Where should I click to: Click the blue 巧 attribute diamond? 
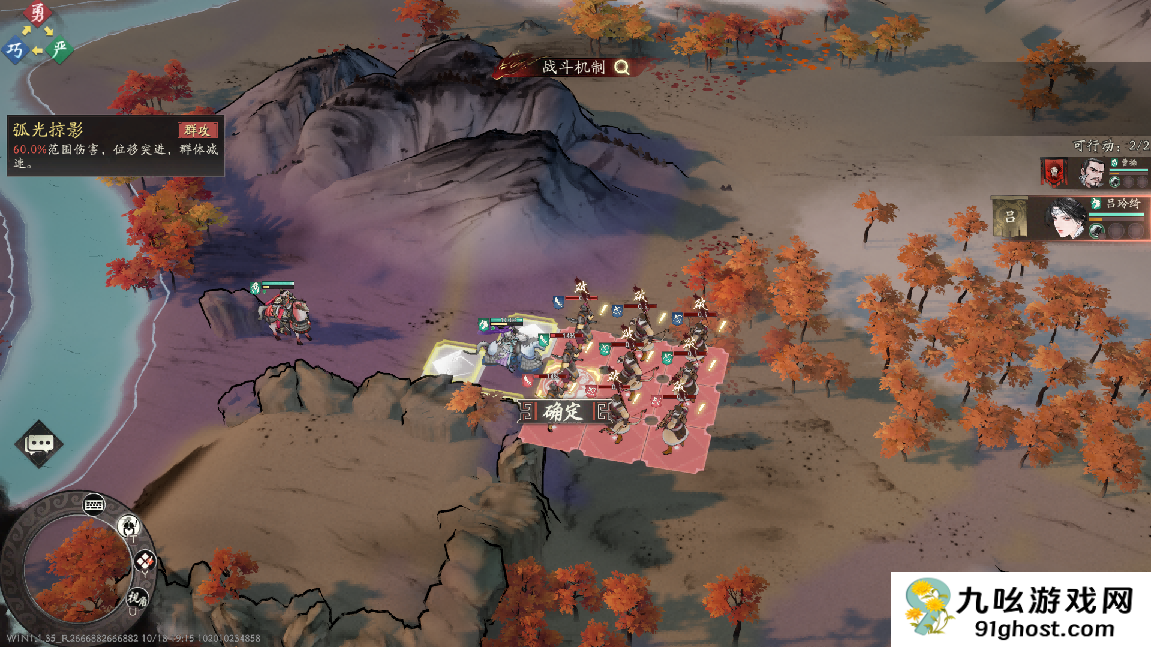coord(14,49)
